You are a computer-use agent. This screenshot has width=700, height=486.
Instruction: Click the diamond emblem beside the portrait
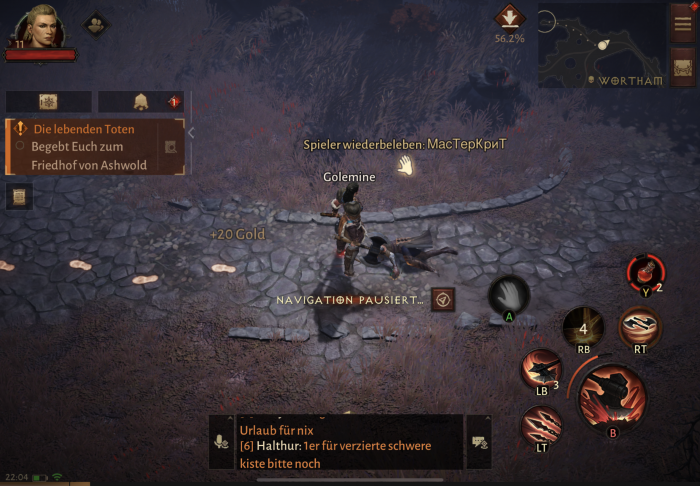coord(96,23)
